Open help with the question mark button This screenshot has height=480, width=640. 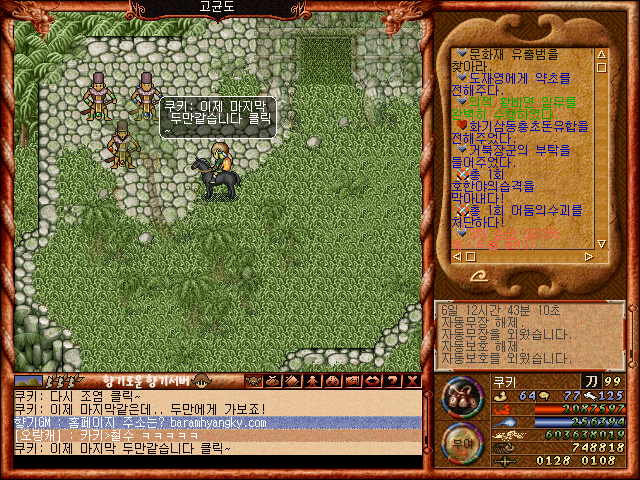pos(394,381)
